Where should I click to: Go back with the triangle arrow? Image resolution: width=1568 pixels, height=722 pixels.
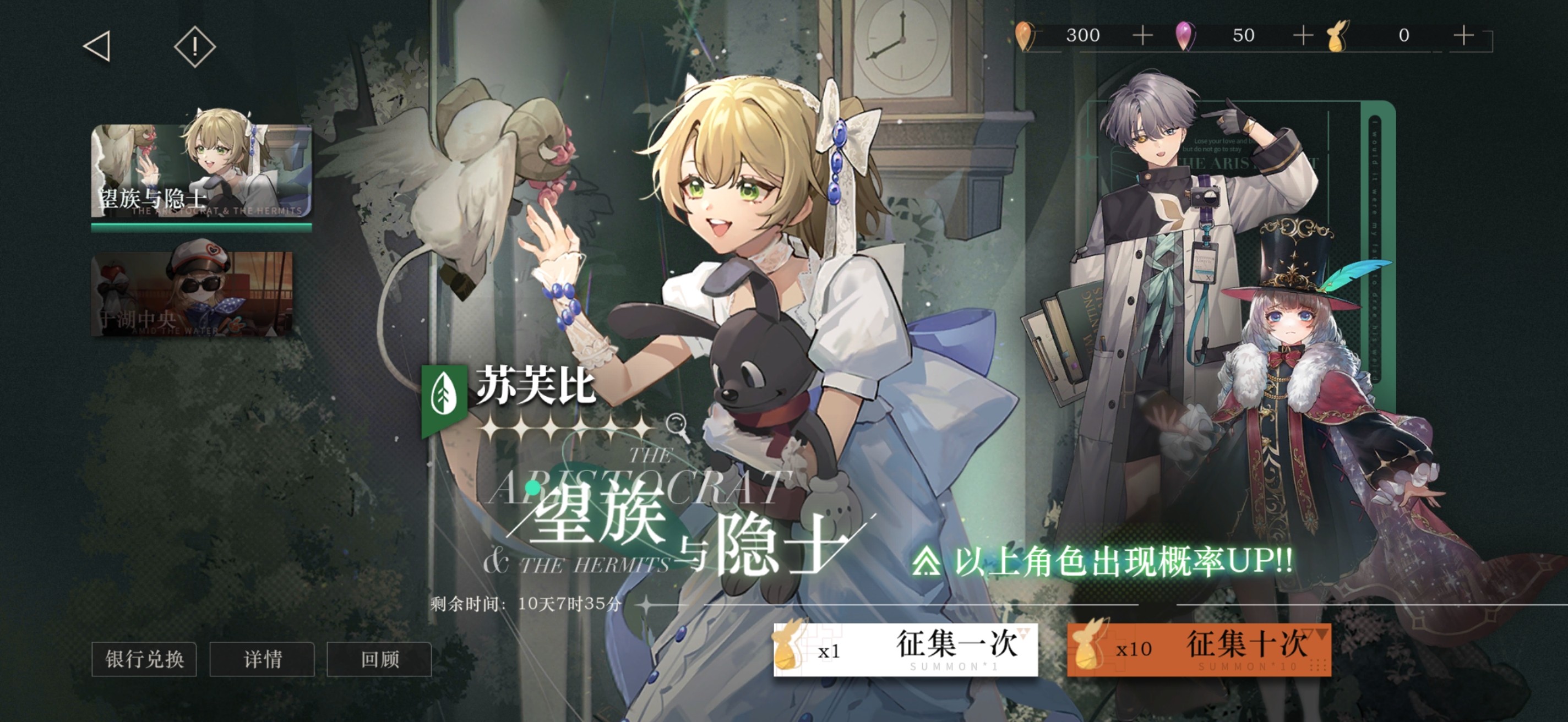click(97, 46)
